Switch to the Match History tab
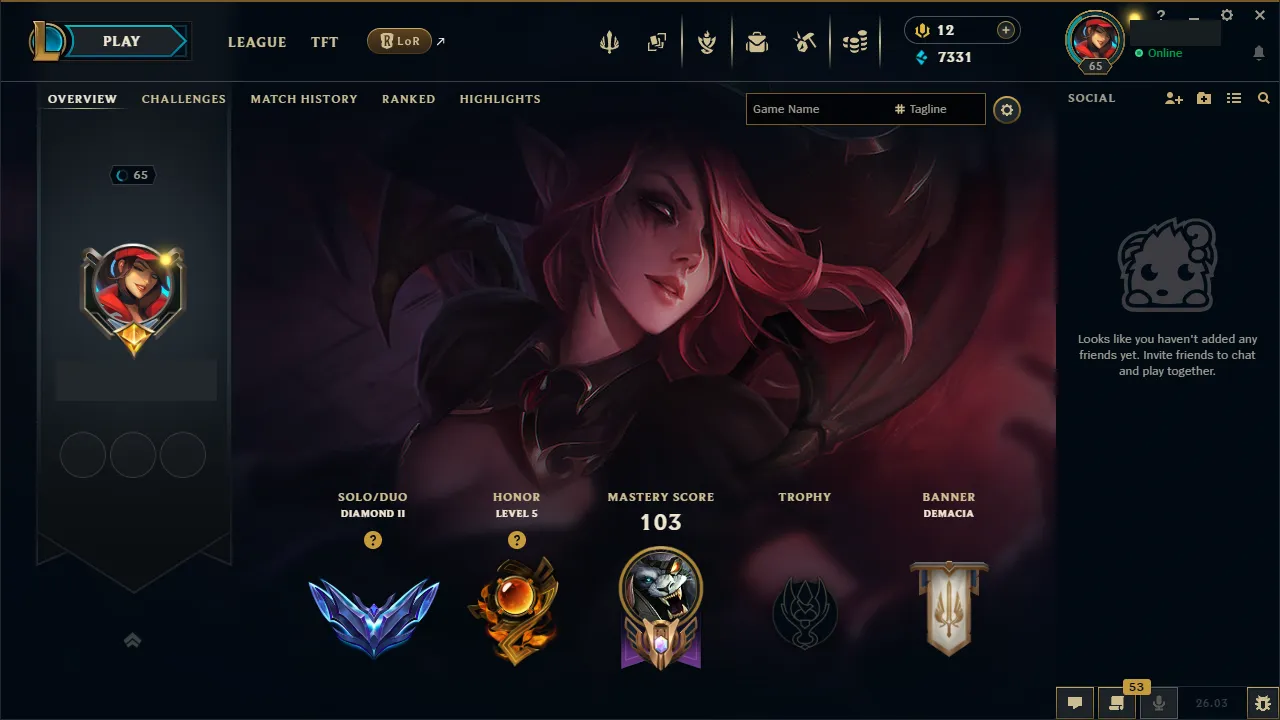 (x=304, y=98)
